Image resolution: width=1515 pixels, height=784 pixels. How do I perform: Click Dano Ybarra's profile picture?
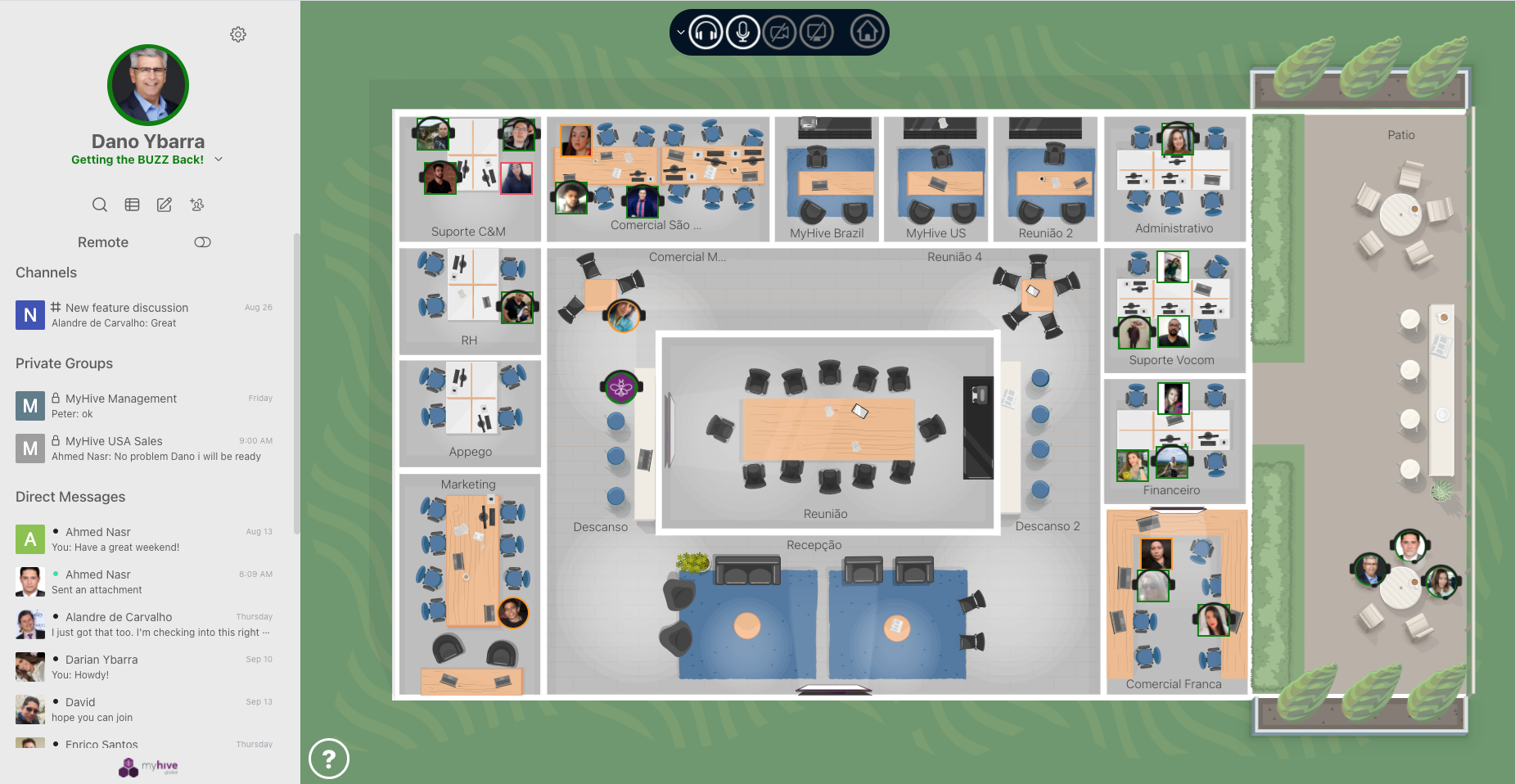[147, 84]
